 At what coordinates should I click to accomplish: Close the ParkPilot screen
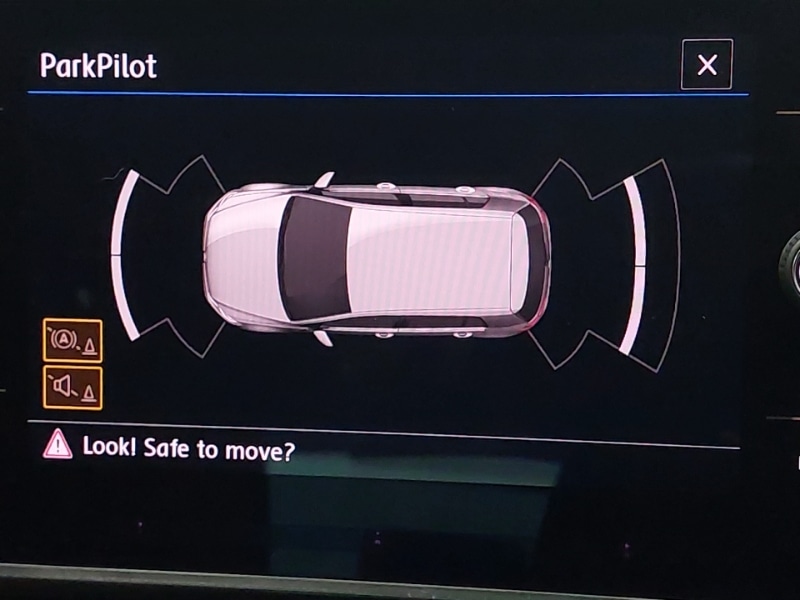707,65
